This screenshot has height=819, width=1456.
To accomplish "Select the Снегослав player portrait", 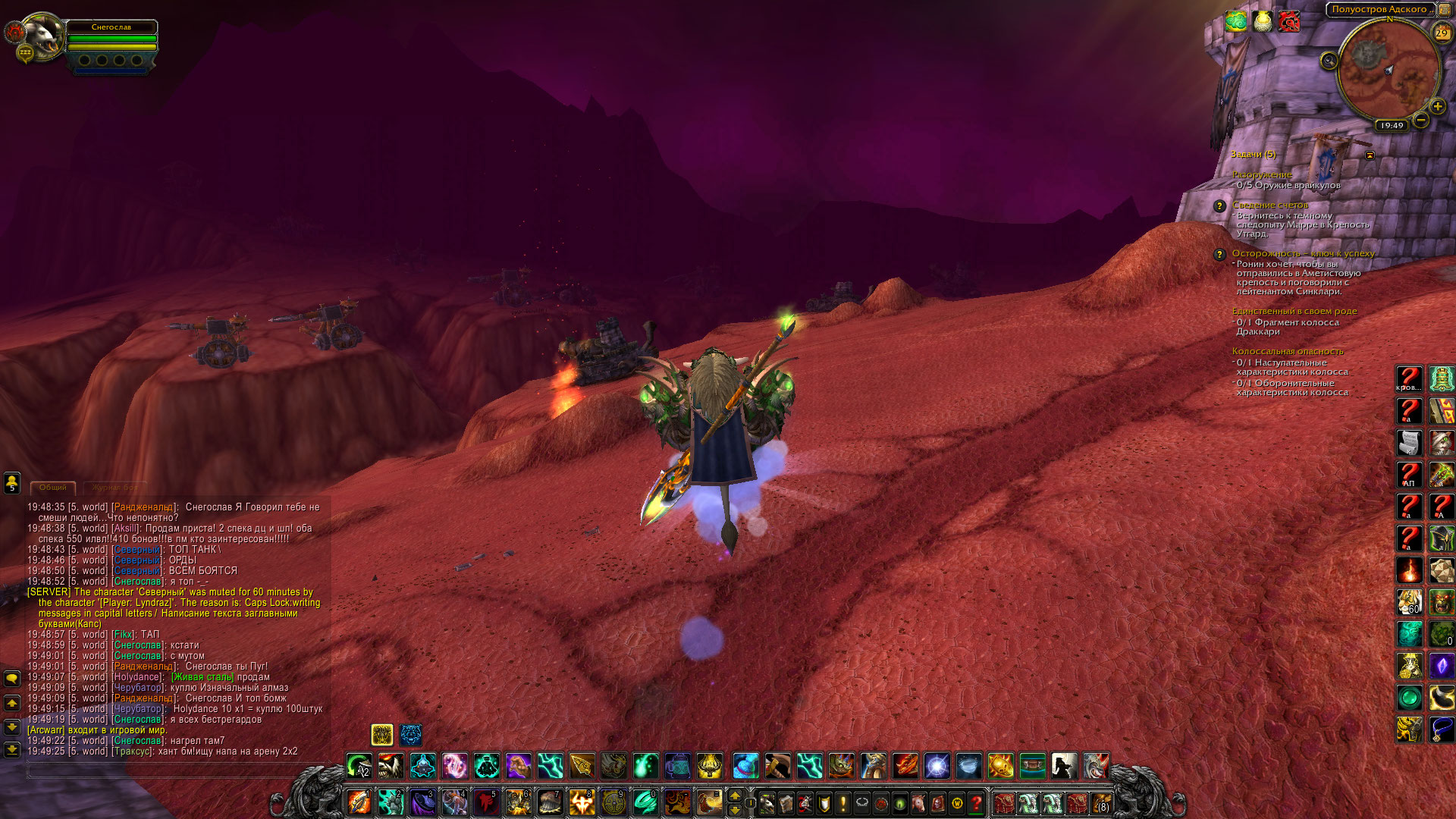I will (x=43, y=36).
